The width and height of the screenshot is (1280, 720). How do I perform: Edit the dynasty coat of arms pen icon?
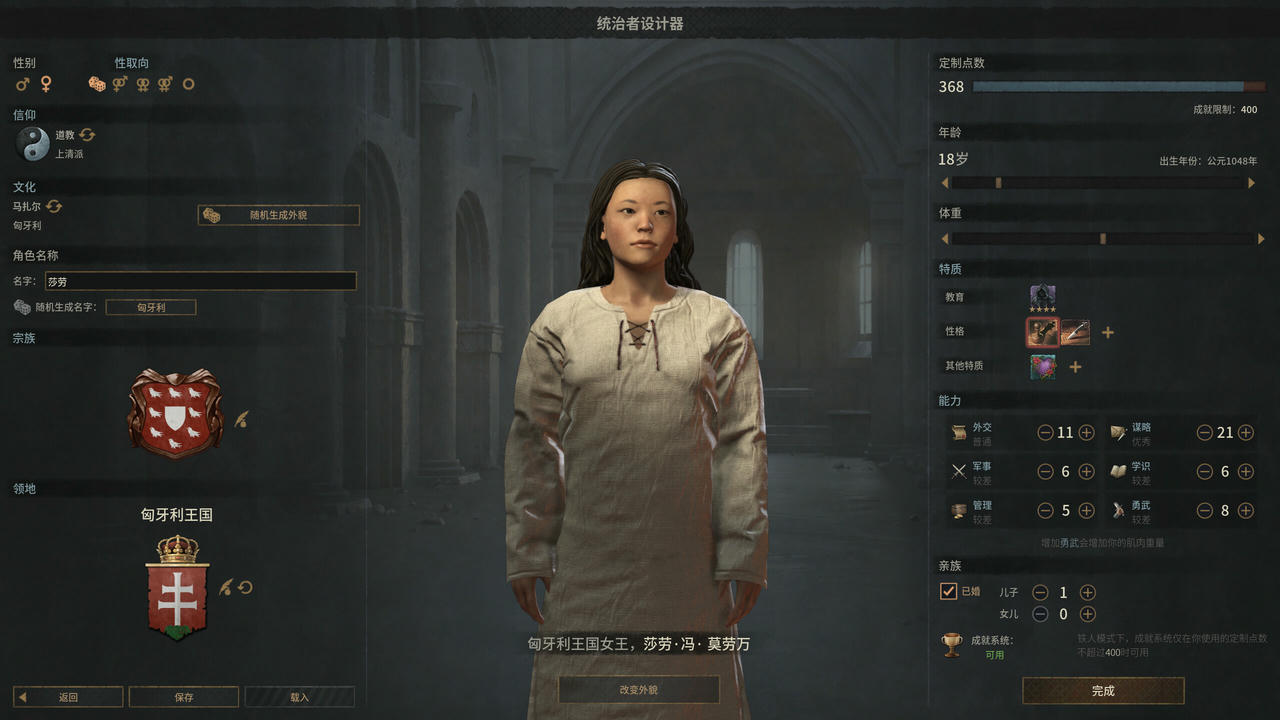[x=241, y=421]
